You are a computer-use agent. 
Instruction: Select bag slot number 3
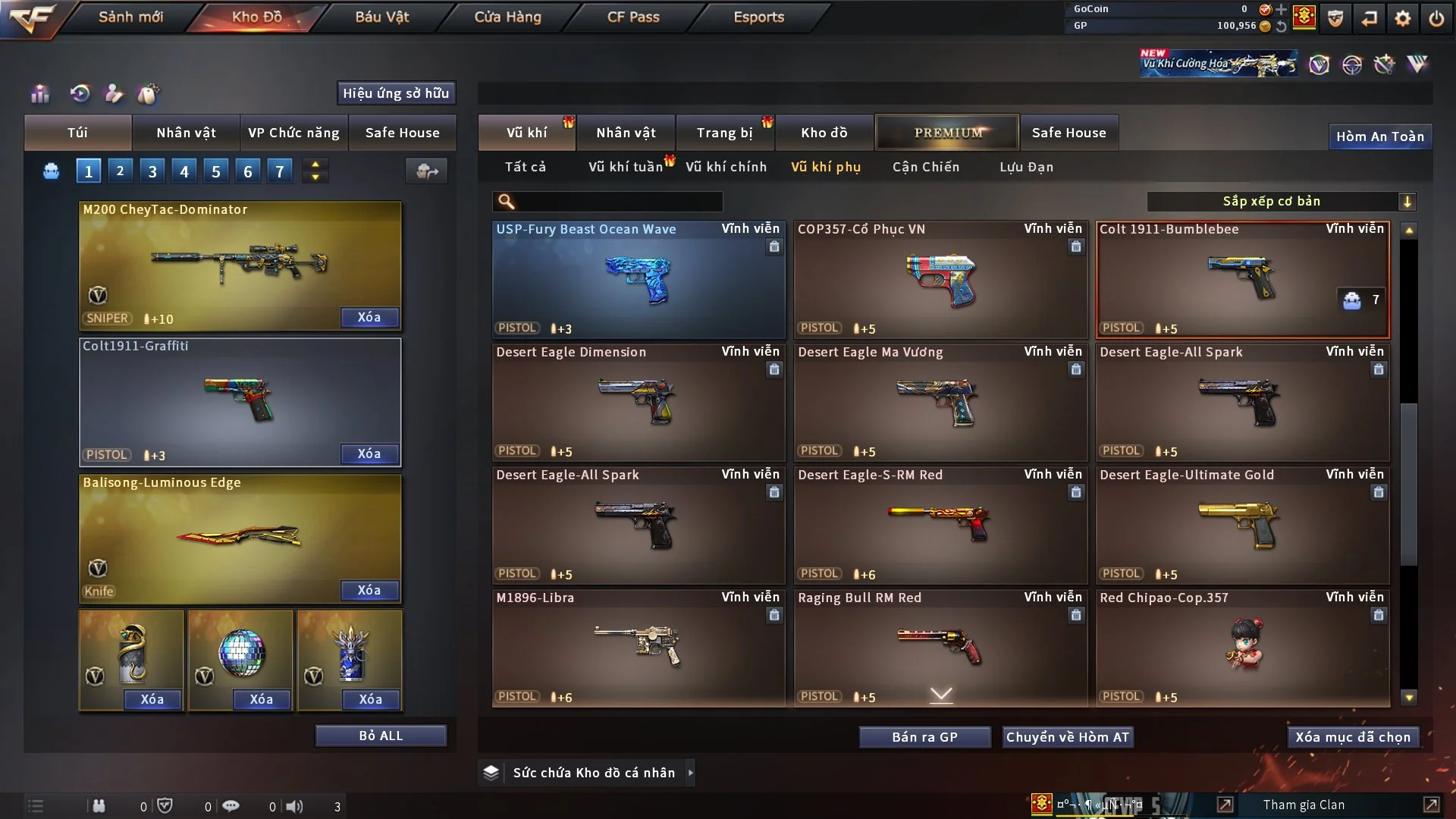(x=152, y=171)
